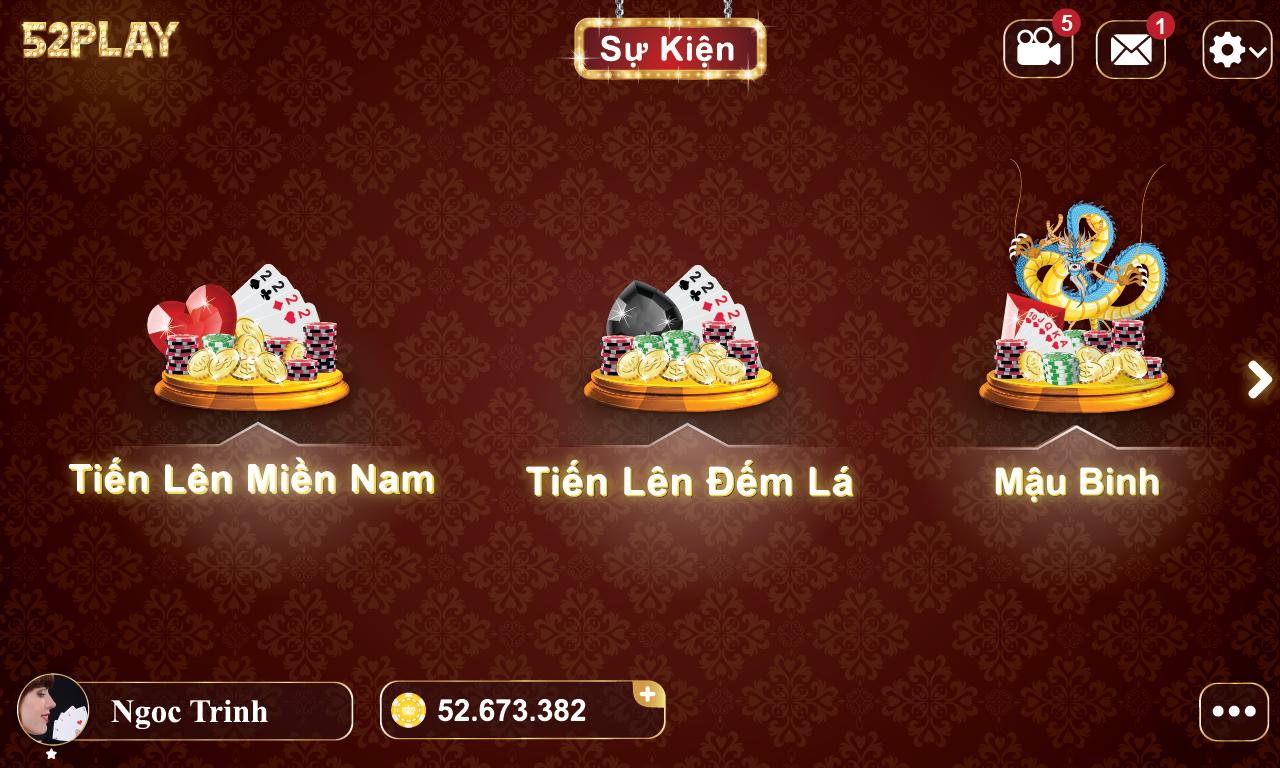Click the Tiến Lên Đếm Lá title text
1280x768 pixels.
tap(690, 481)
